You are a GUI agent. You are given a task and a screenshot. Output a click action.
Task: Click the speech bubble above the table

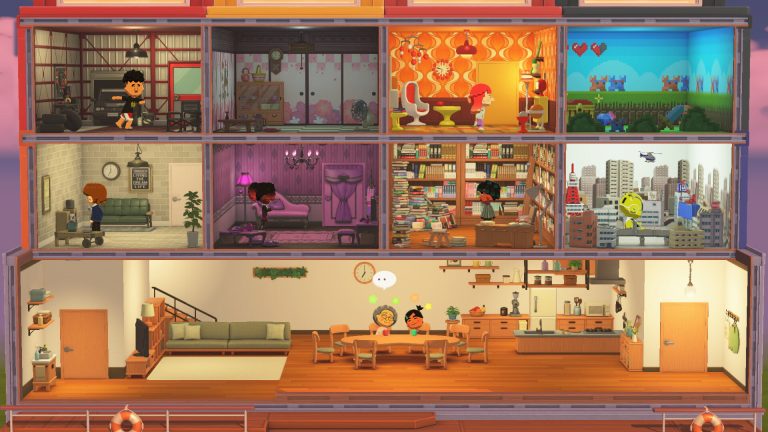[x=385, y=281]
